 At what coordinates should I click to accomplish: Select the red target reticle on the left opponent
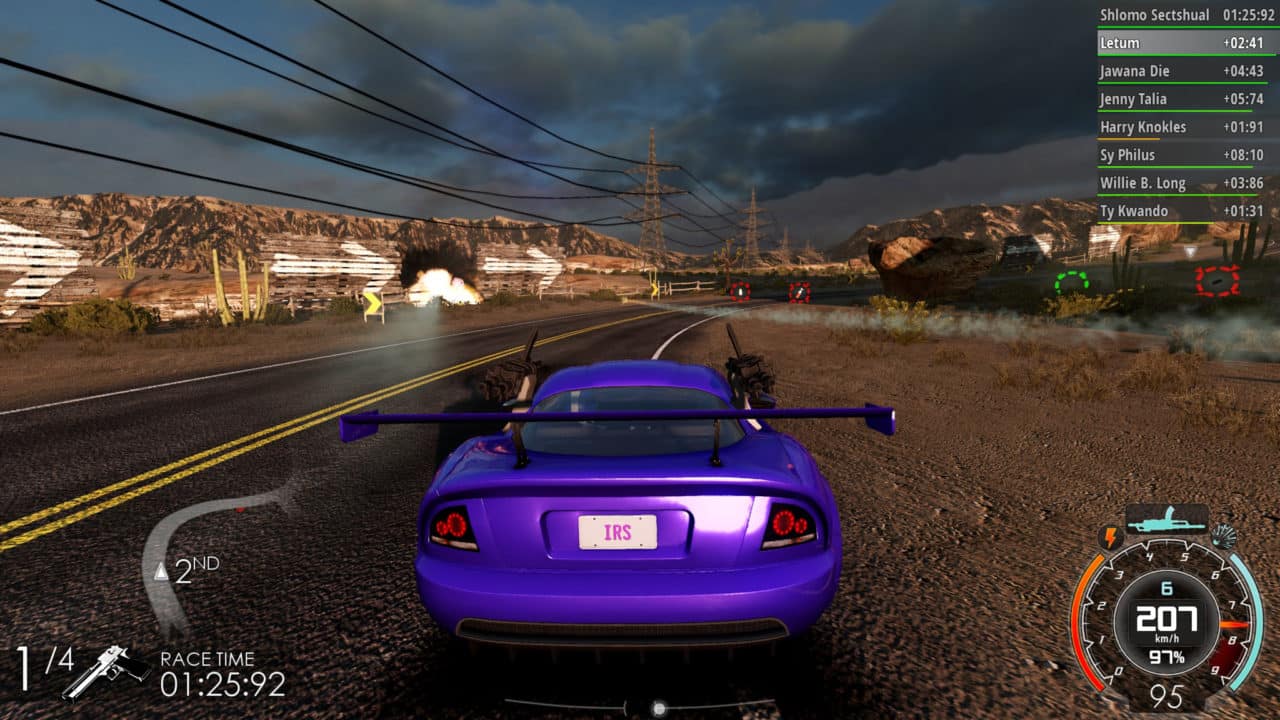741,290
